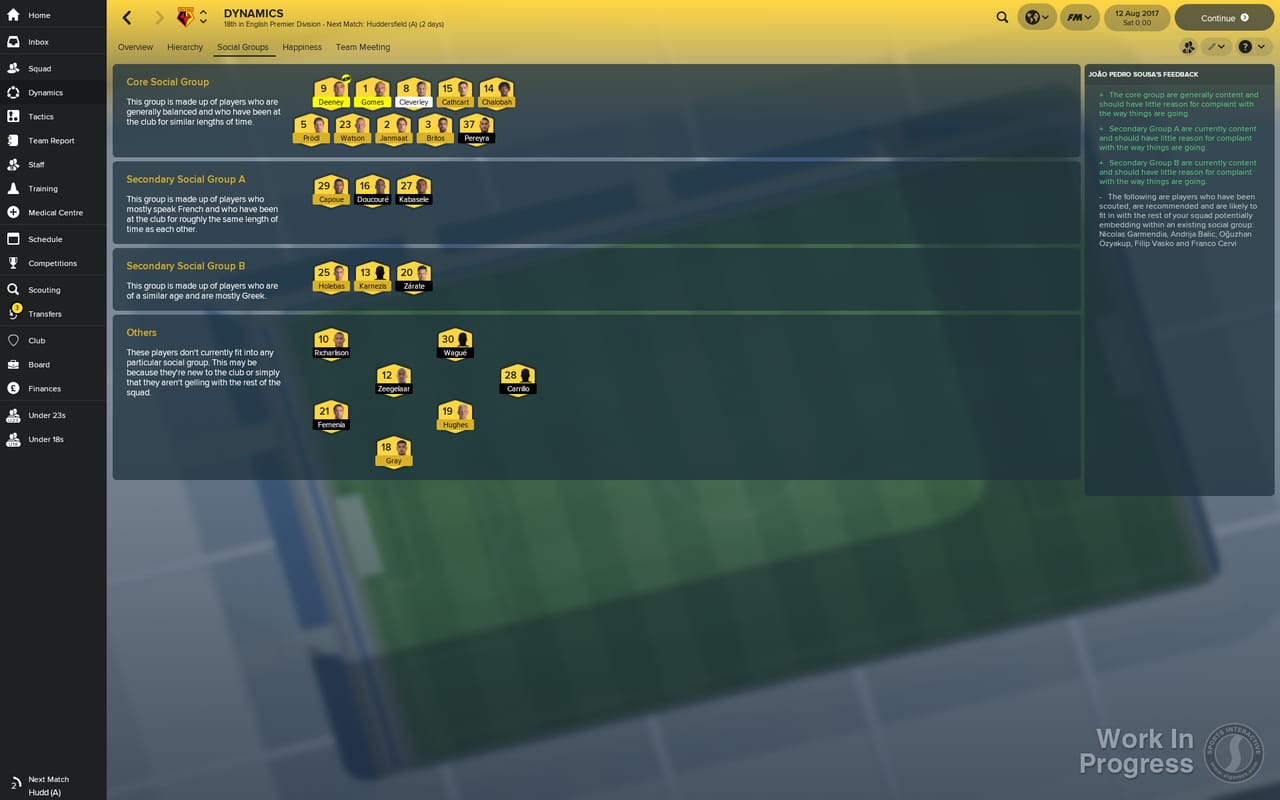Select Deeney in the Core Social Group

331,90
